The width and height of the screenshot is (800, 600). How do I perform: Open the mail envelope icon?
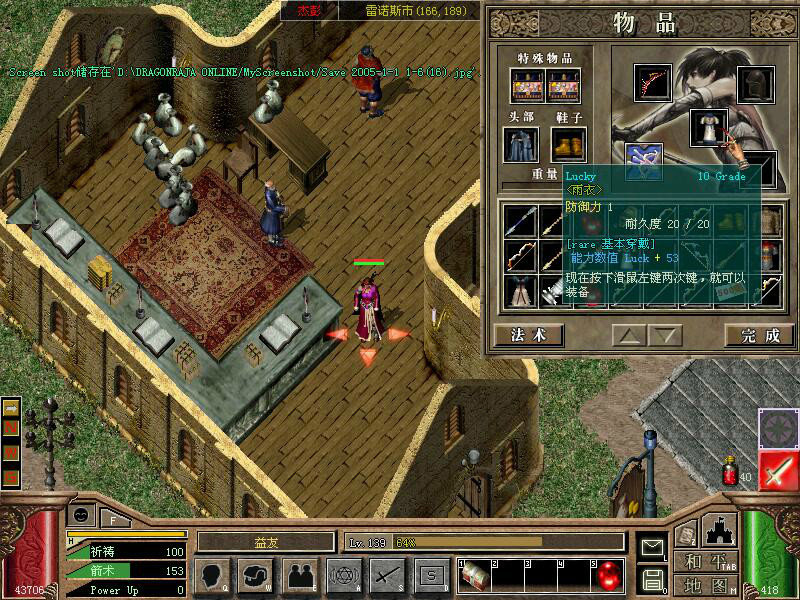(x=653, y=547)
